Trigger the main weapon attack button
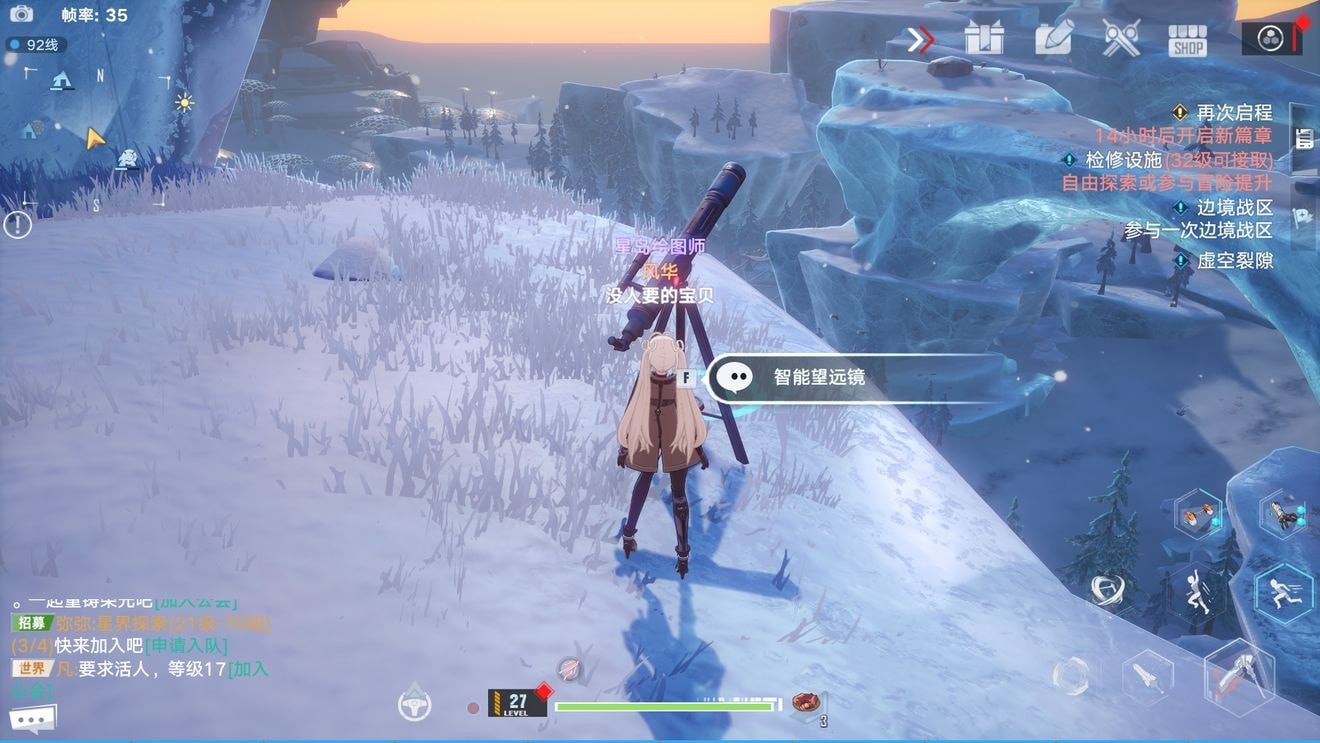This screenshot has height=743, width=1320. point(1240,677)
